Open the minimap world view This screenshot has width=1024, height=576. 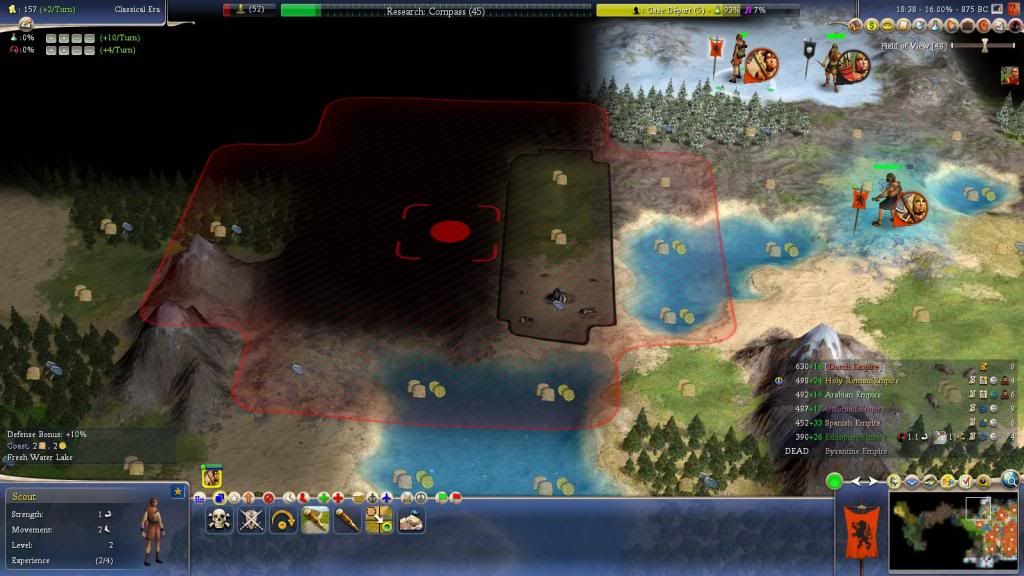click(953, 530)
